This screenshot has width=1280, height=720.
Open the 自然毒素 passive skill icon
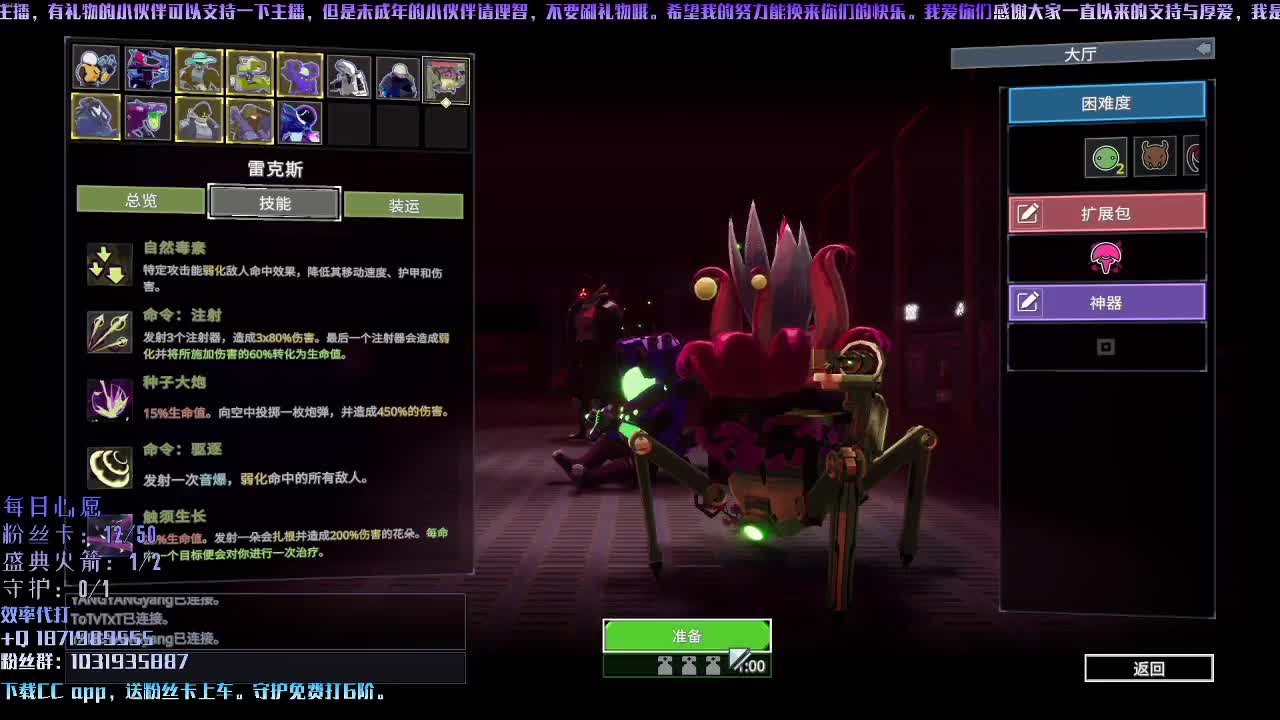pyautogui.click(x=110, y=264)
